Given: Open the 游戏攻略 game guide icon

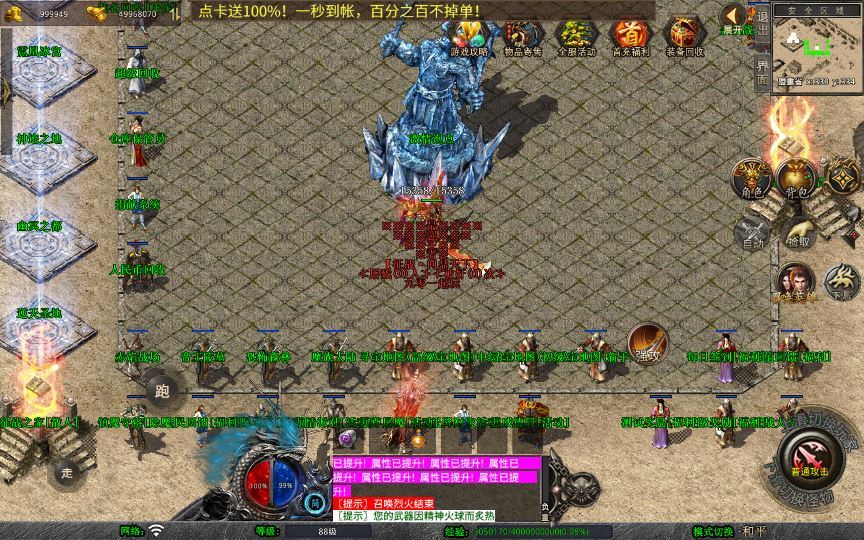Looking at the screenshot, I should click(469, 38).
